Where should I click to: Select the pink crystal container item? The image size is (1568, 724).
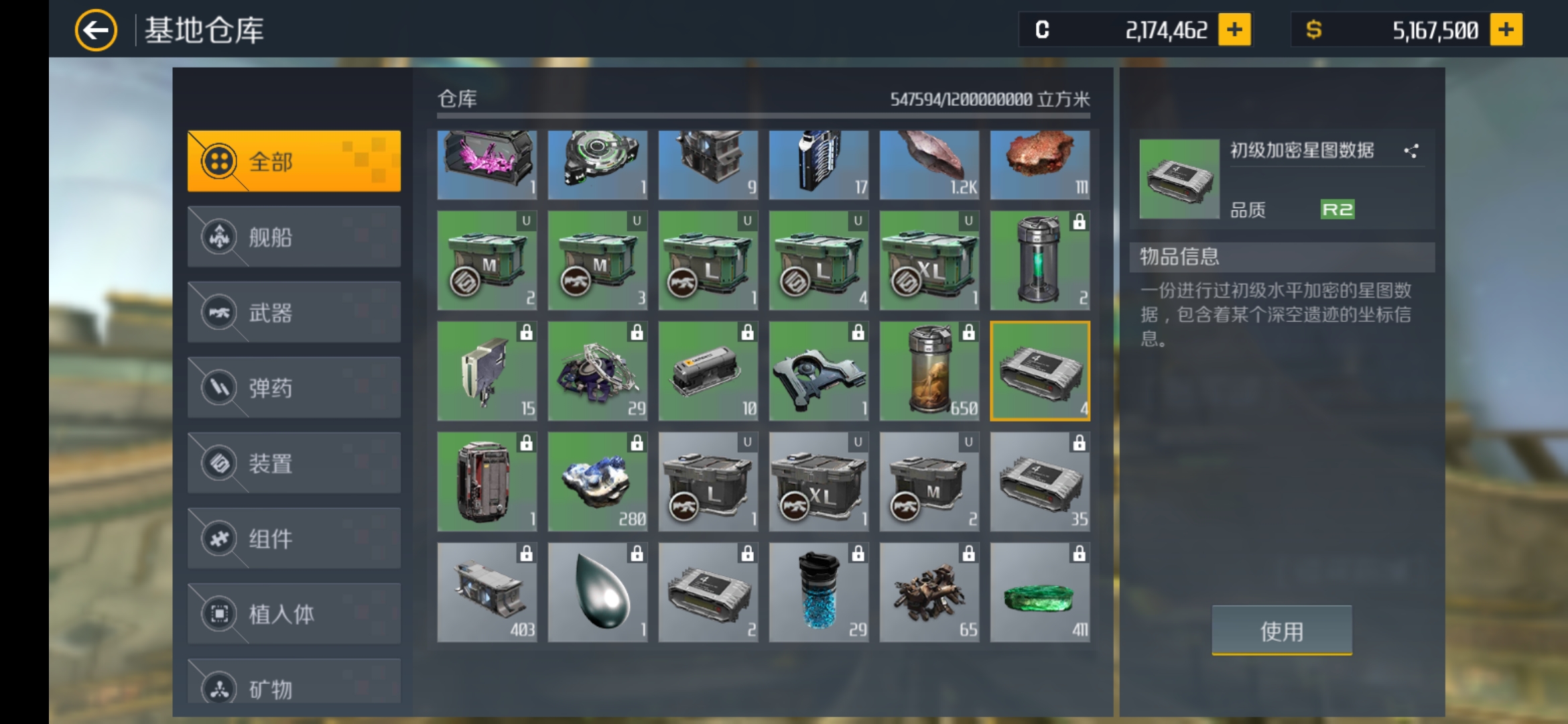(x=487, y=164)
